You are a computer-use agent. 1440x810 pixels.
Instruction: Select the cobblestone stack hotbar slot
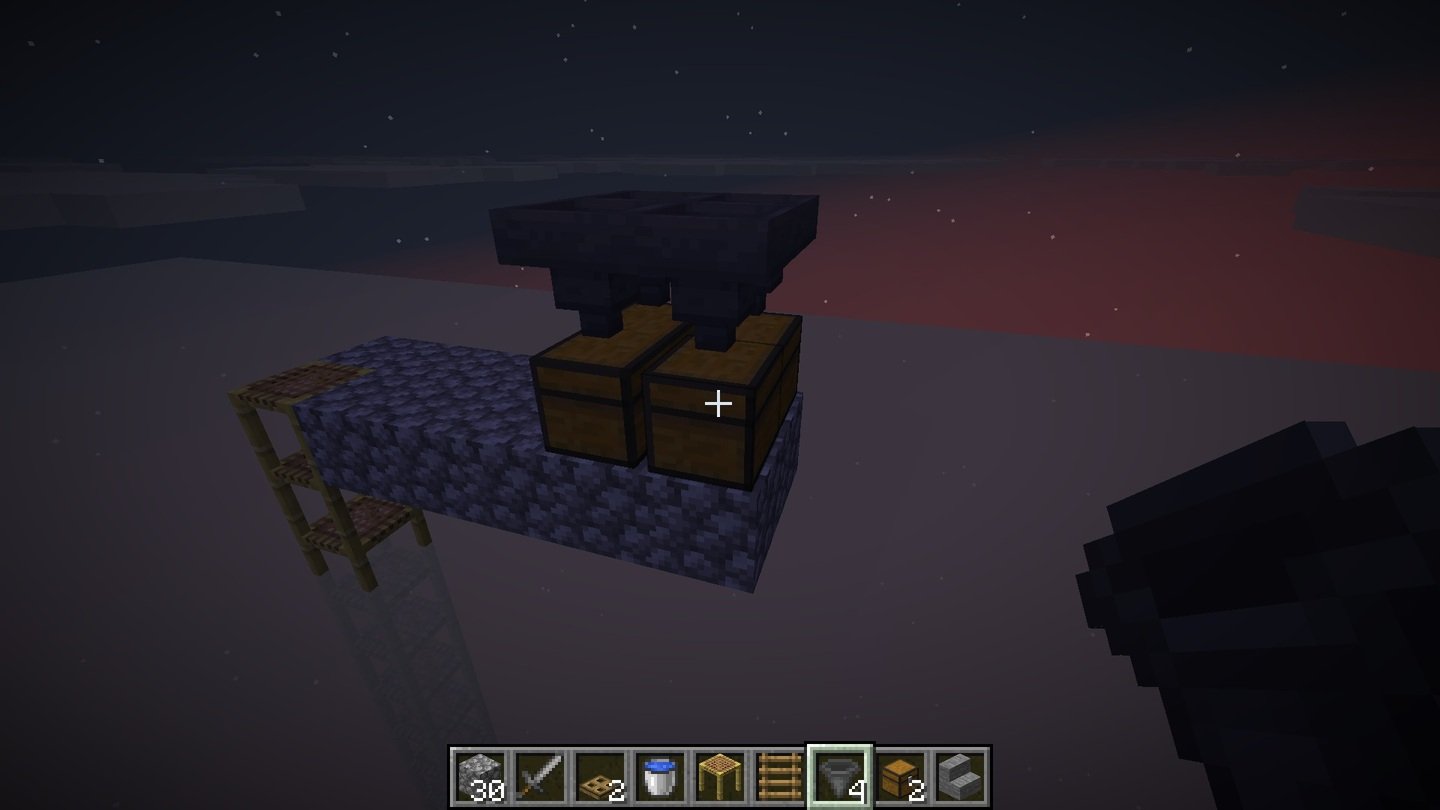point(479,776)
